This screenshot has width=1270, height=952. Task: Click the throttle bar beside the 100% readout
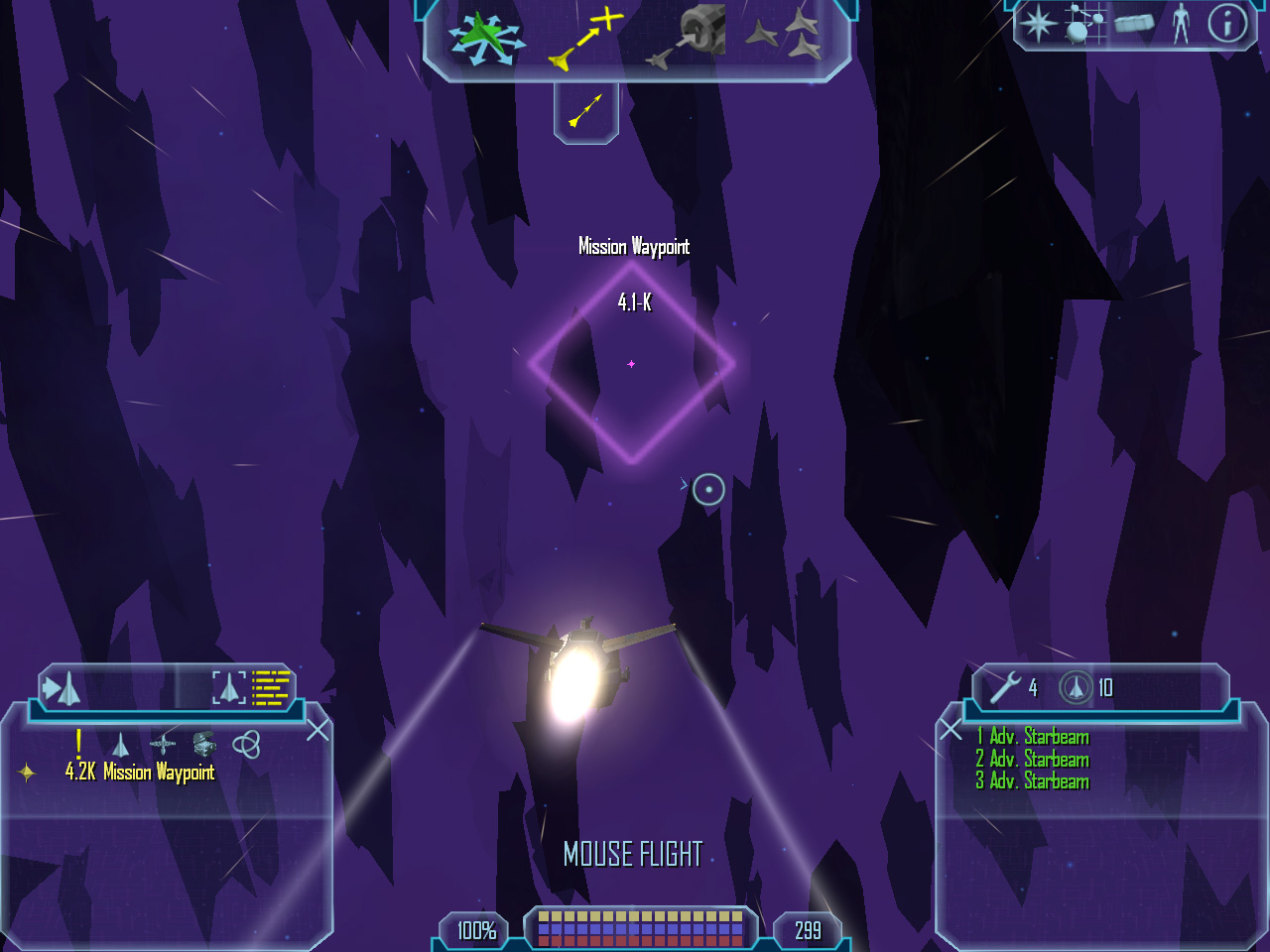pos(635,929)
